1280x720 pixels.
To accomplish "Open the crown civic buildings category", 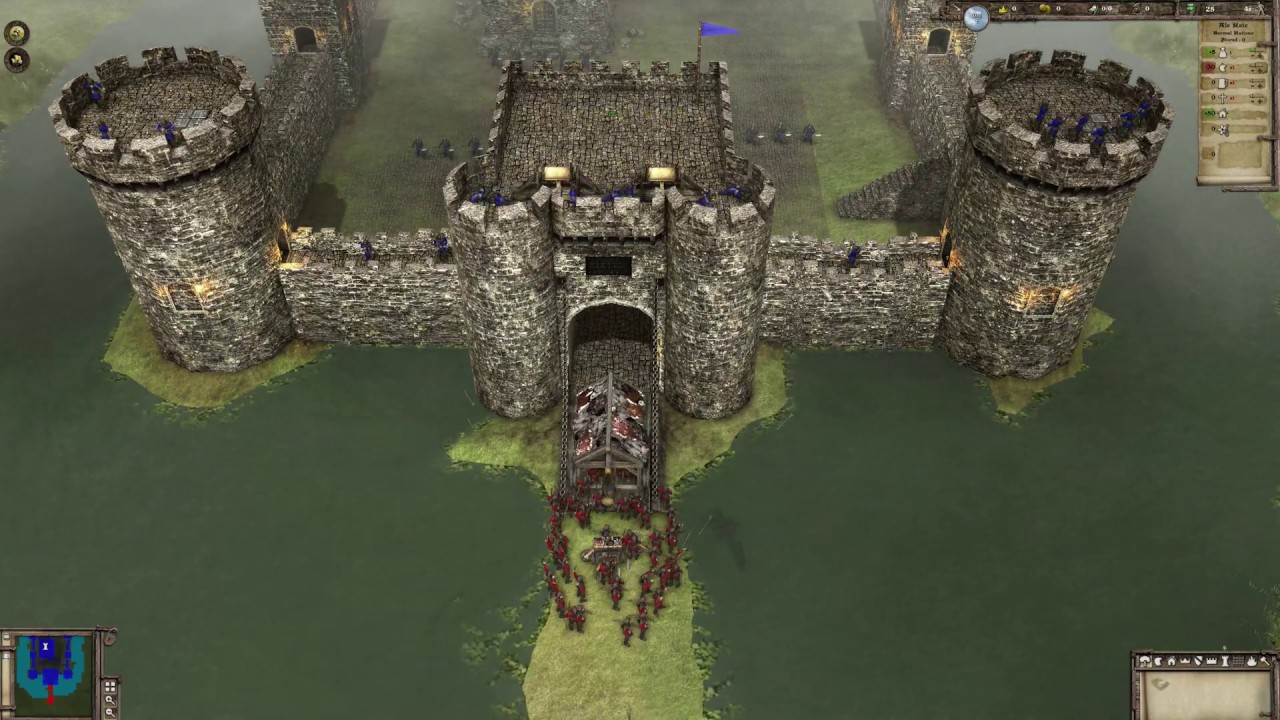I will [1186, 661].
